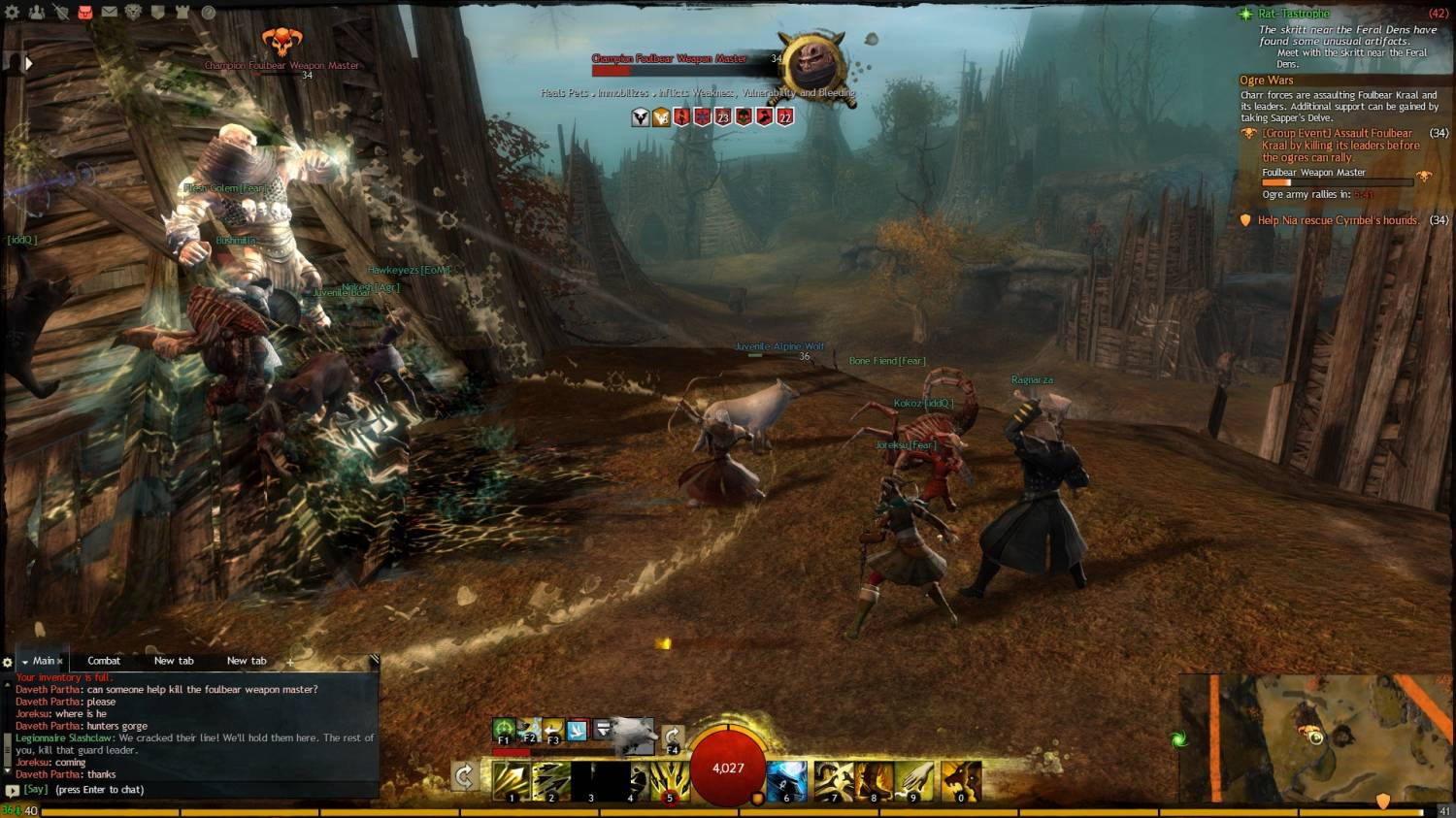Select the Assault Foulbear Kraal group event

click(x=1338, y=145)
